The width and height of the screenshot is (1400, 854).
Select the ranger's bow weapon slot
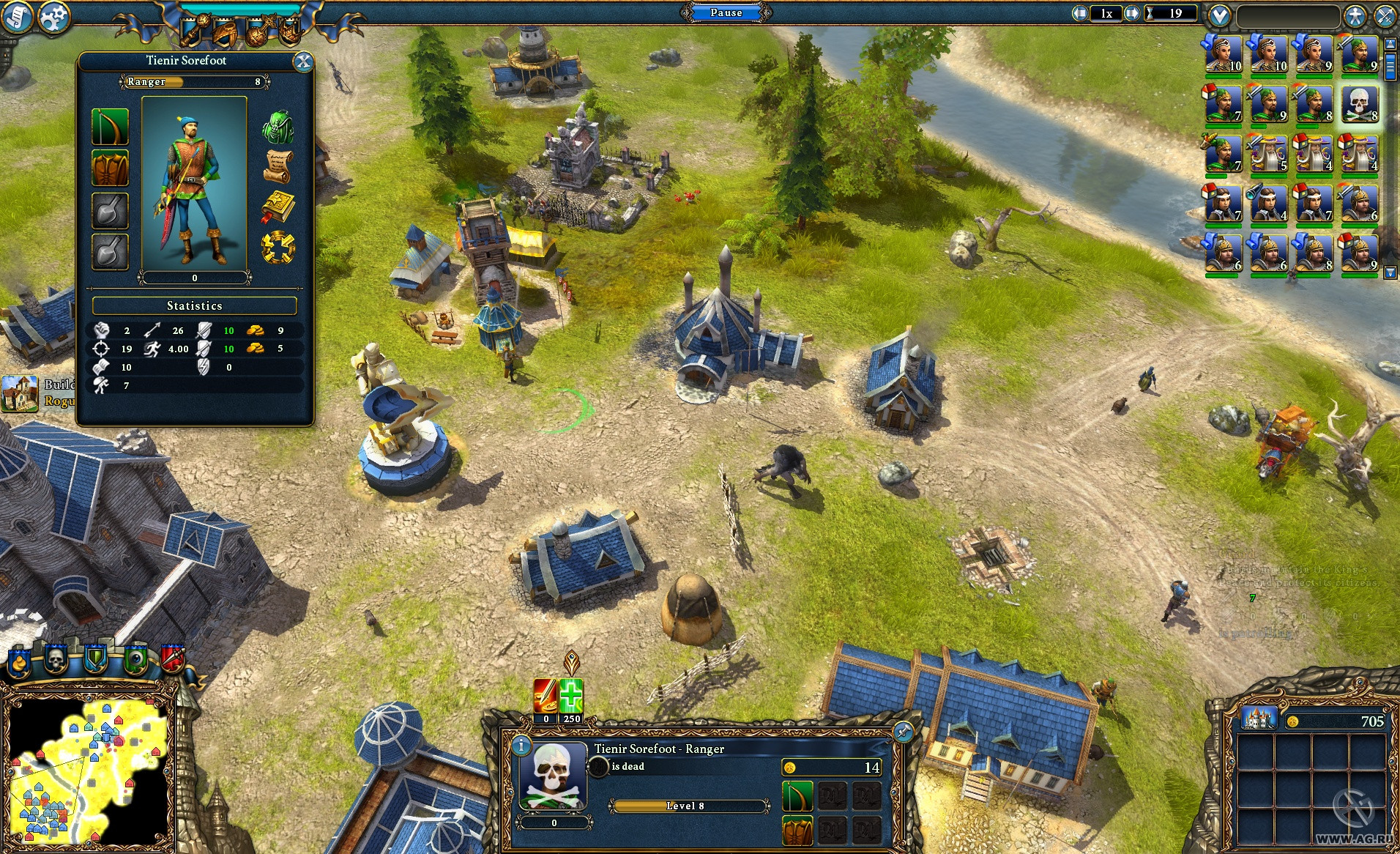(110, 127)
